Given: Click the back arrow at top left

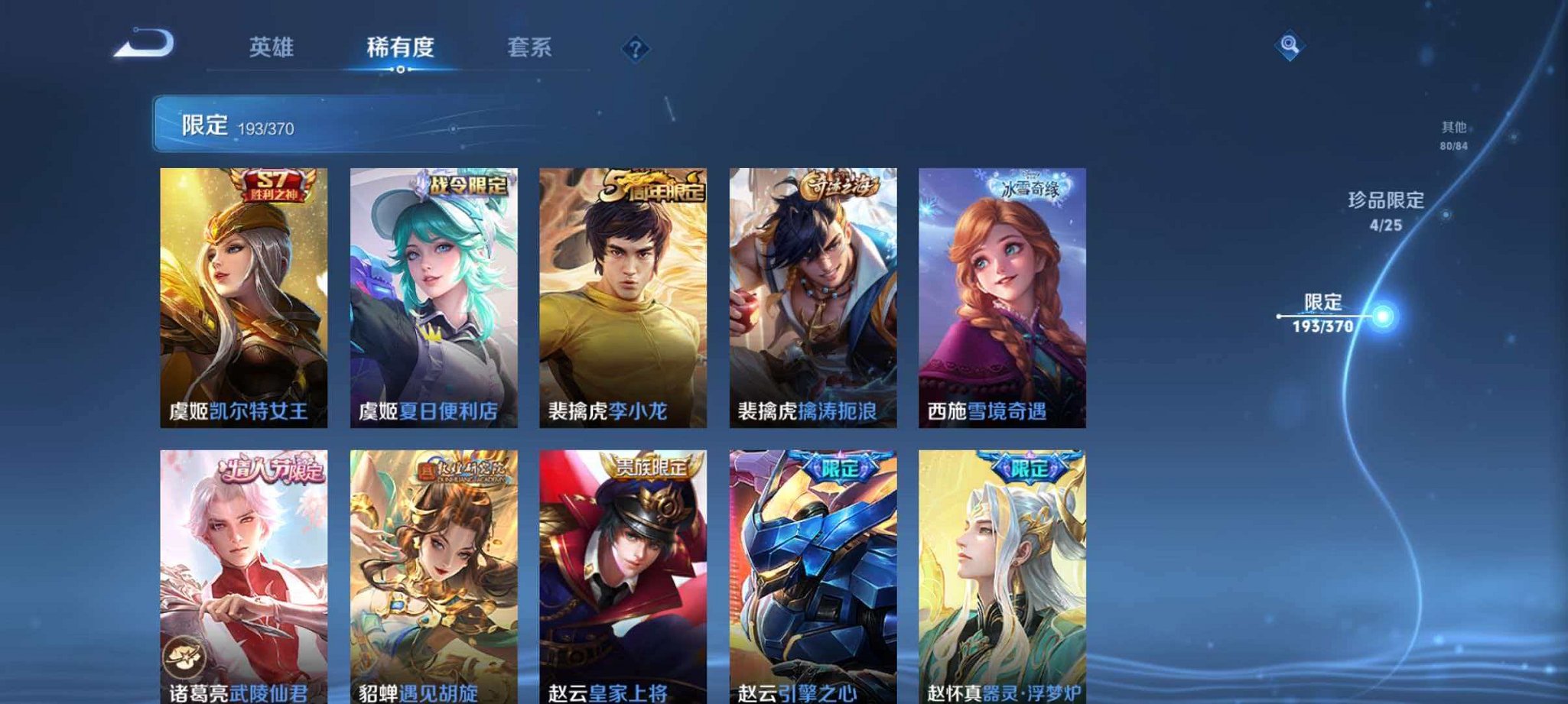Looking at the screenshot, I should point(142,47).
